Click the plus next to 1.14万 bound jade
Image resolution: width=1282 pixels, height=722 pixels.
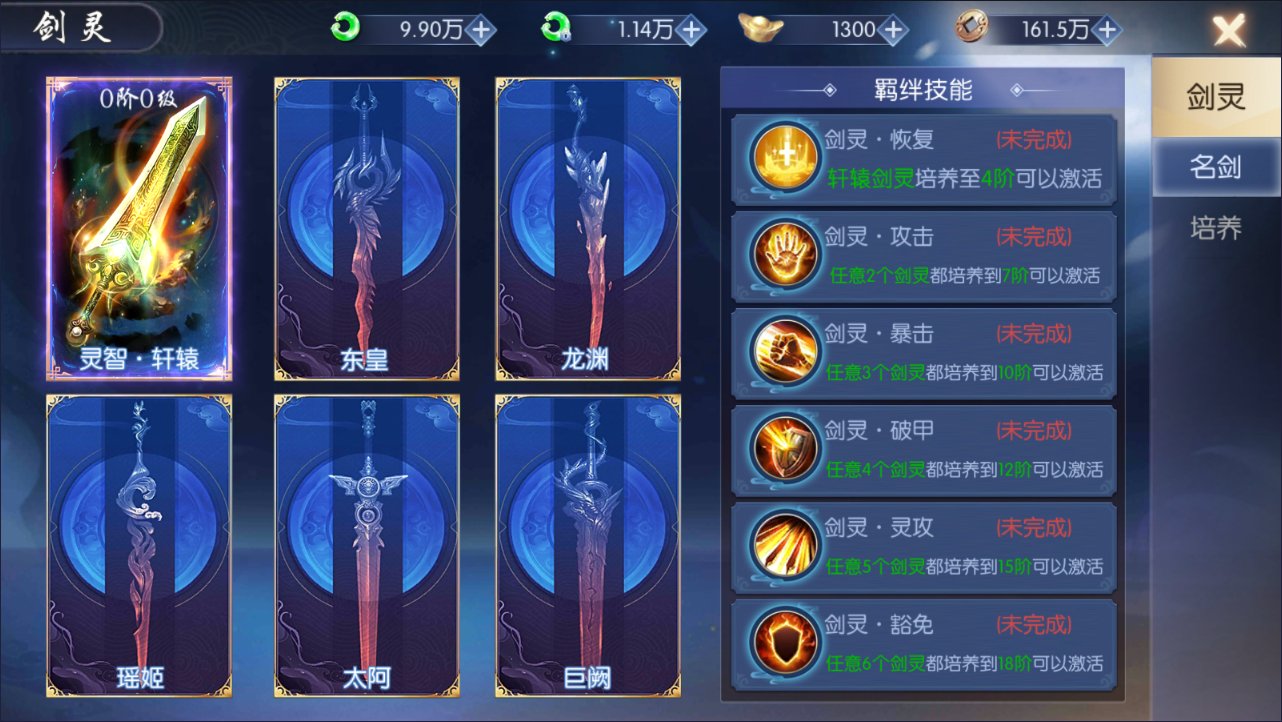691,30
